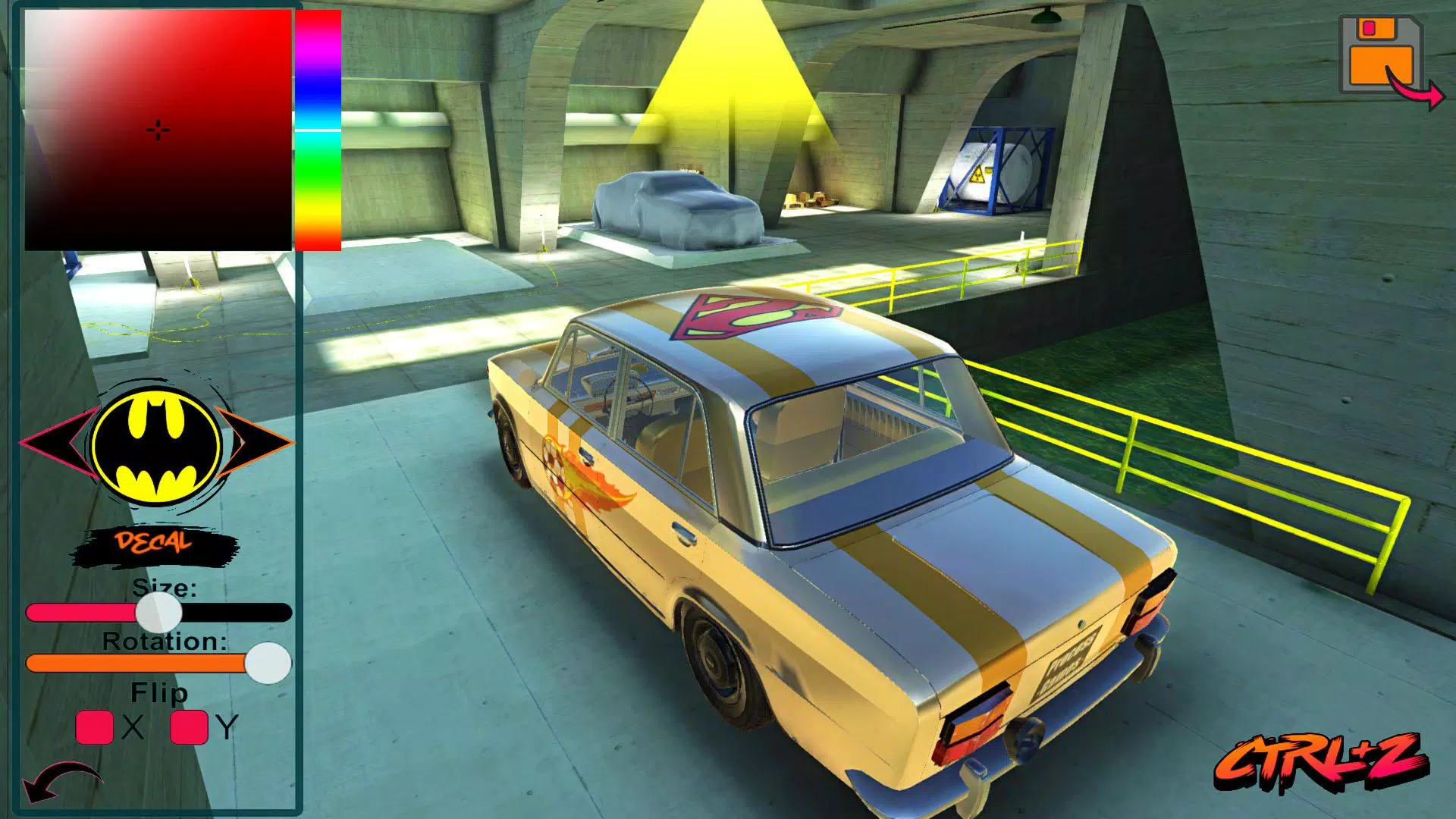The width and height of the screenshot is (1456, 819).
Task: Click the DECAL label banner
Action: pos(154,541)
